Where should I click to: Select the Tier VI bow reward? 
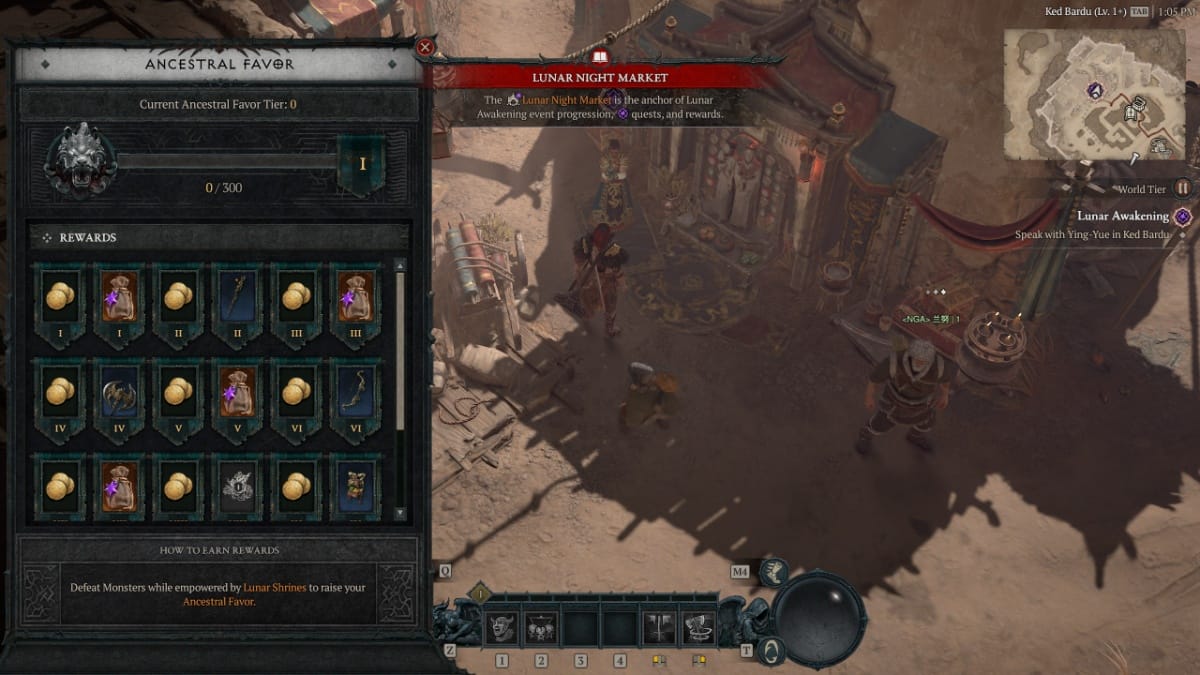355,392
